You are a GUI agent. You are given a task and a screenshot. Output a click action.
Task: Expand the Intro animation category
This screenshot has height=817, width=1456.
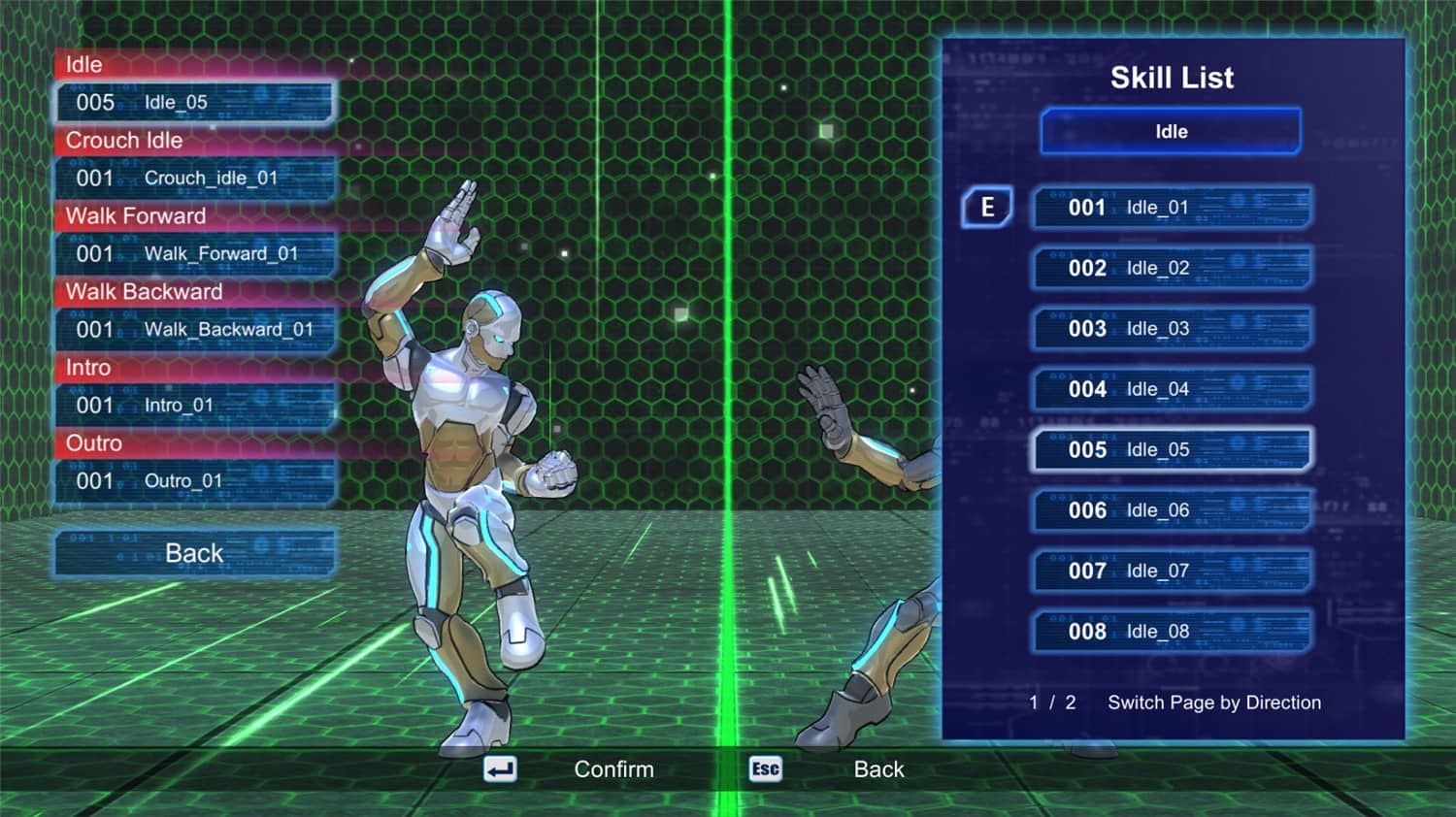pyautogui.click(x=88, y=368)
